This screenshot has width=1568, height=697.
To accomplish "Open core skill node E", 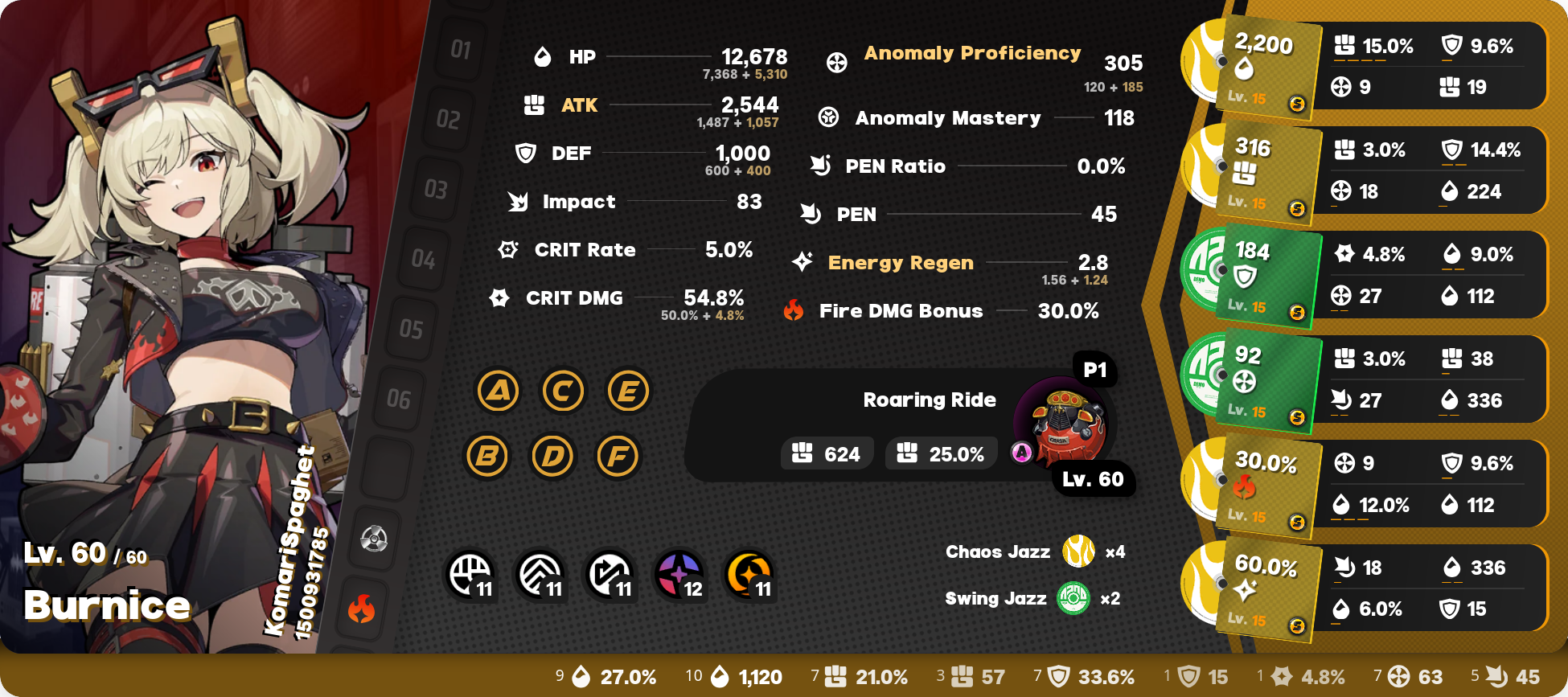I will tap(628, 392).
